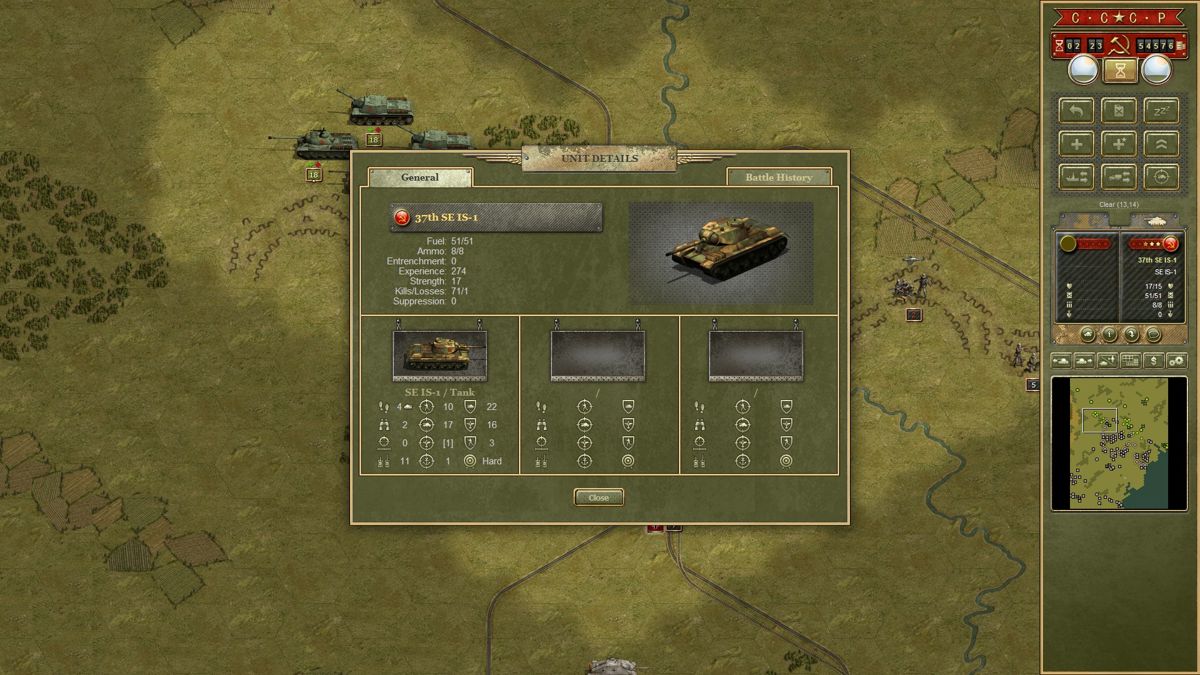The image size is (1200, 675).
Task: Open the unit info round button
Action: pyautogui.click(x=1109, y=334)
